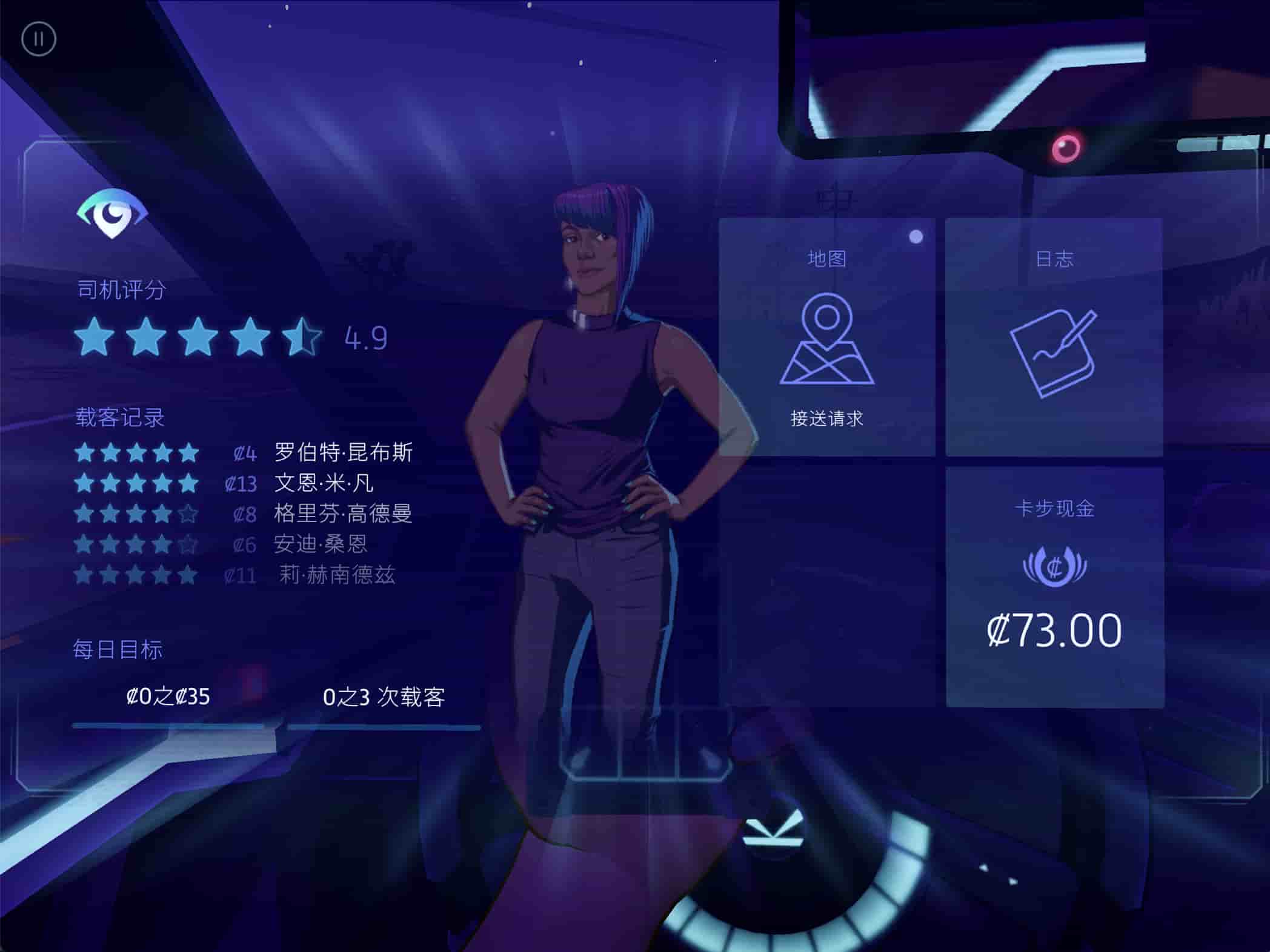View the 卡步现金 cash panel
This screenshot has width=1270, height=952.
pyautogui.click(x=1054, y=586)
